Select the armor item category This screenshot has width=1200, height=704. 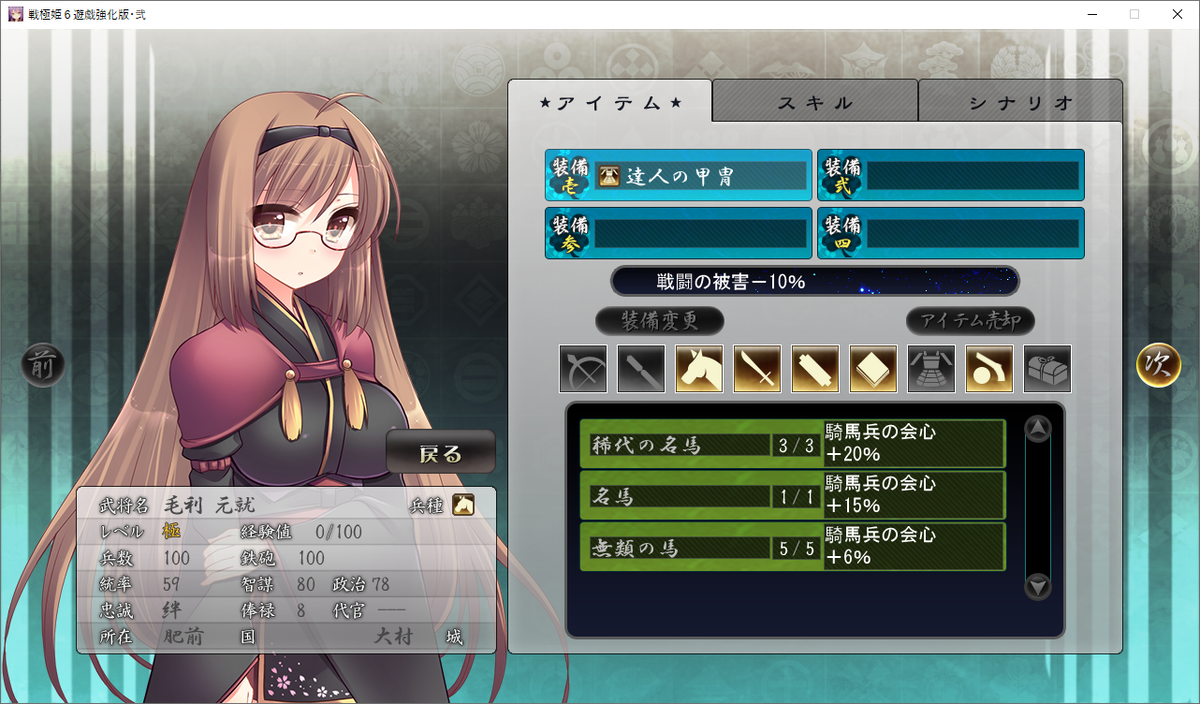coord(931,369)
